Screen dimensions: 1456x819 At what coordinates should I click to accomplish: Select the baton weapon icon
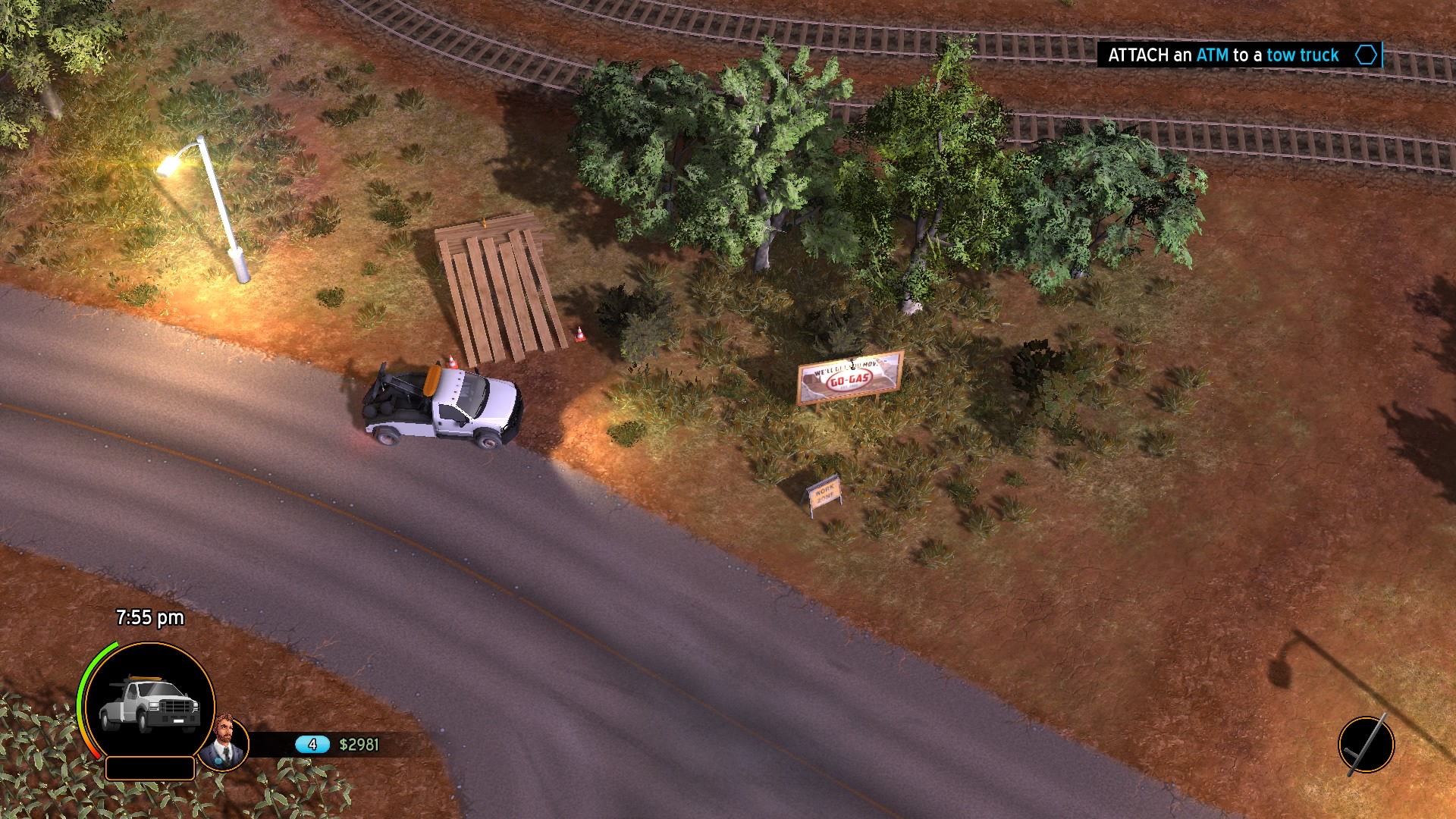pos(1366,745)
